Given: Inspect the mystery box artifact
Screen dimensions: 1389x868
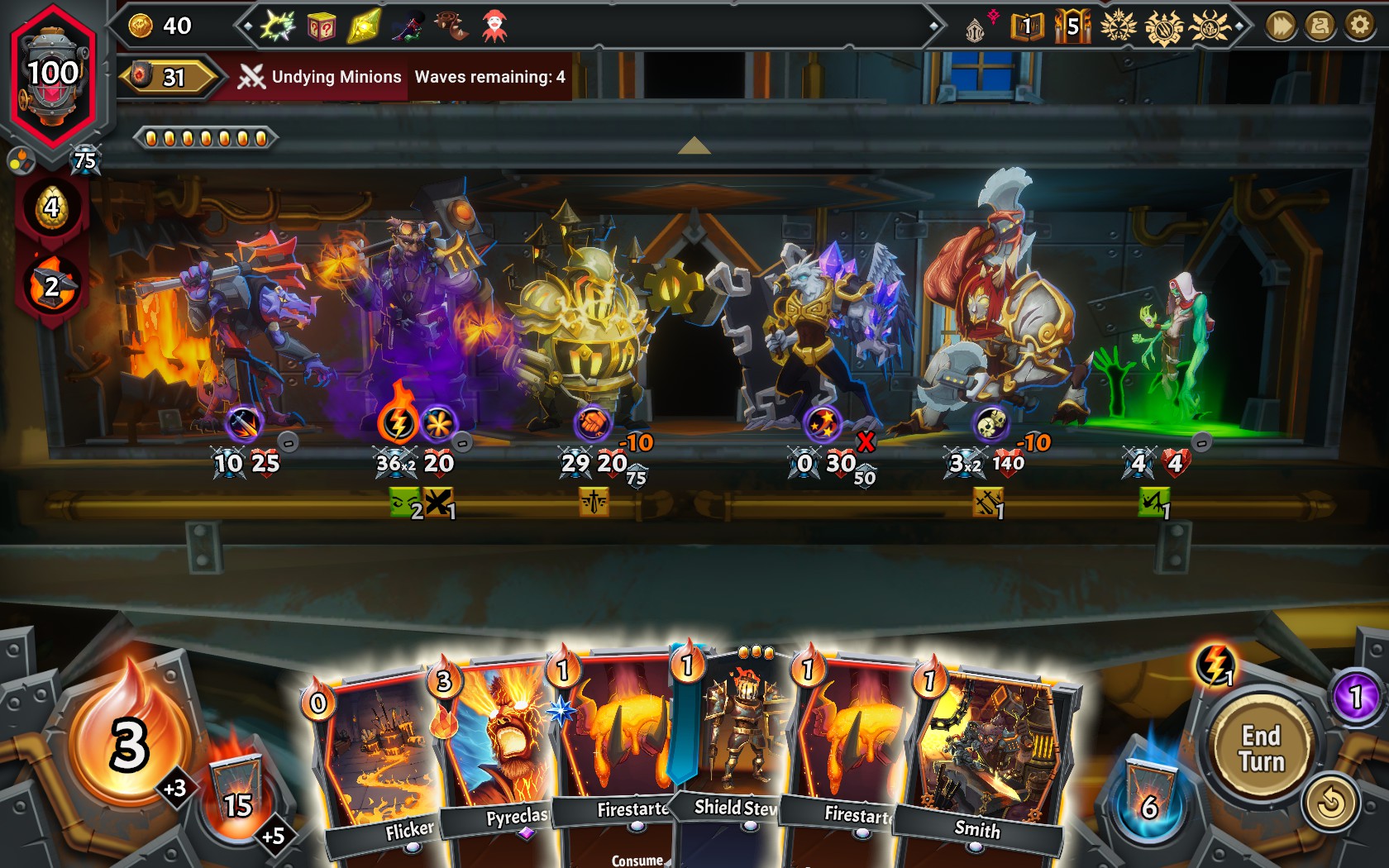Looking at the screenshot, I should coord(321,27).
